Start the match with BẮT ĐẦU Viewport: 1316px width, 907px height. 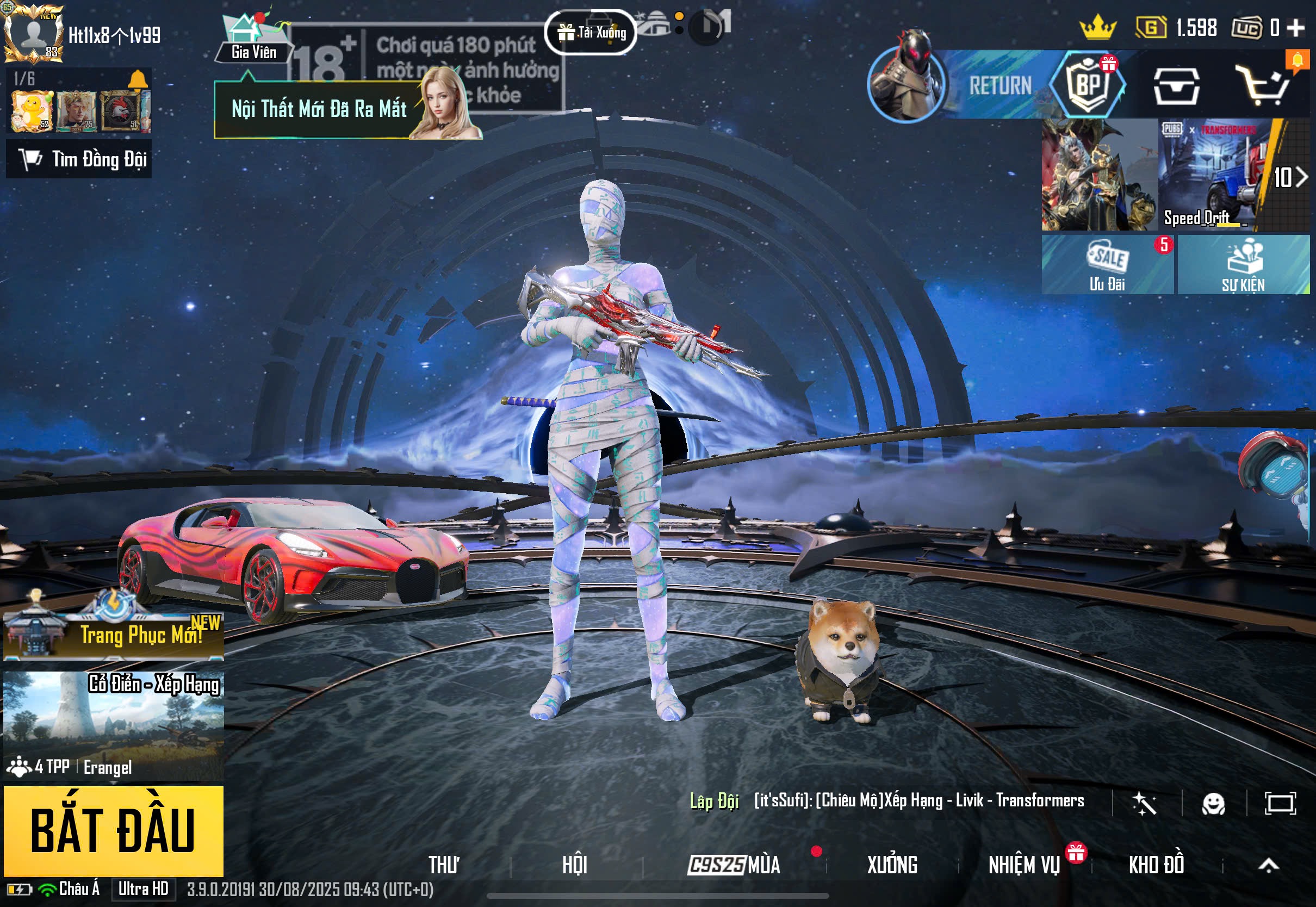113,830
